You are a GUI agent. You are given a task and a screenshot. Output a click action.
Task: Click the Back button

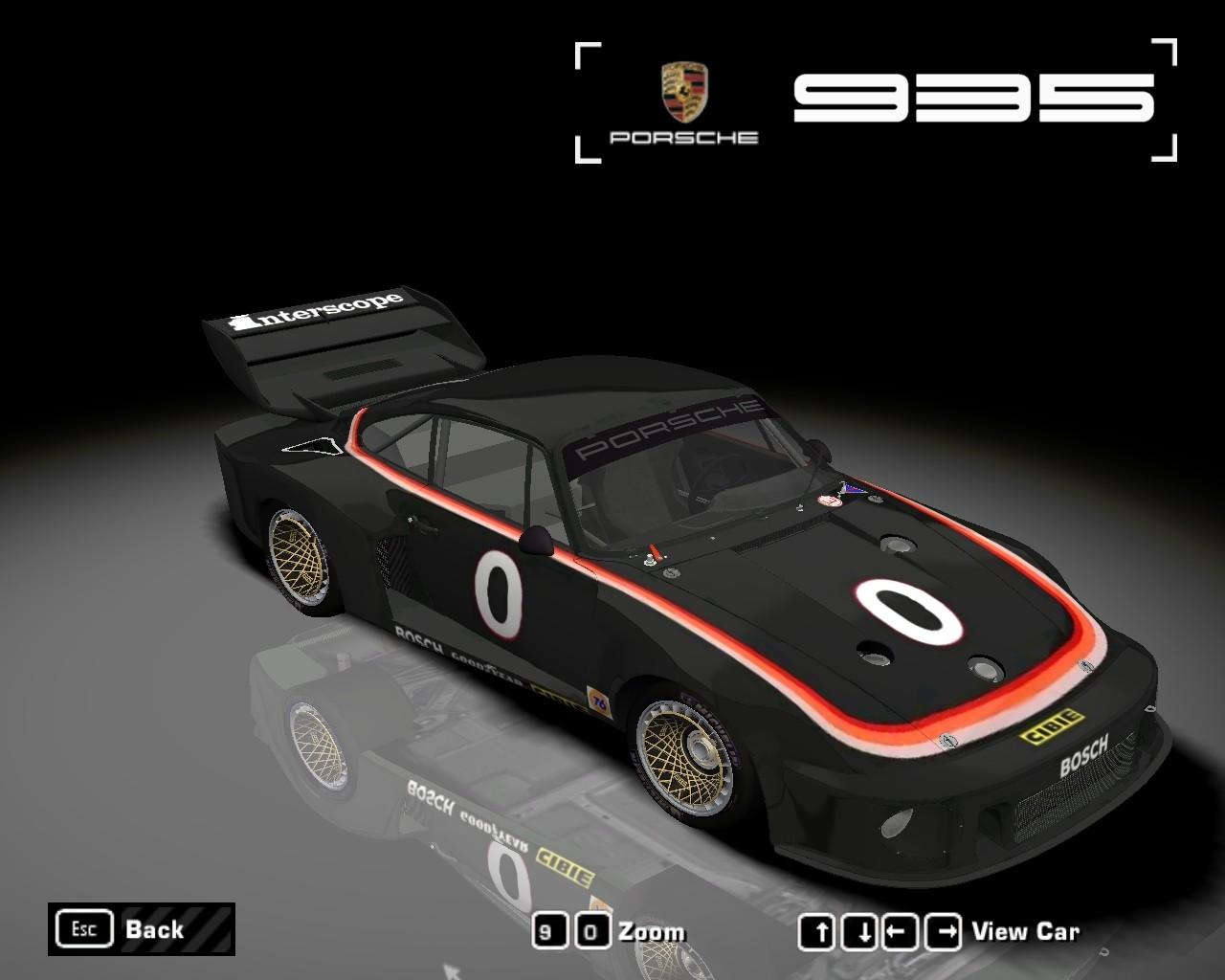click(141, 929)
